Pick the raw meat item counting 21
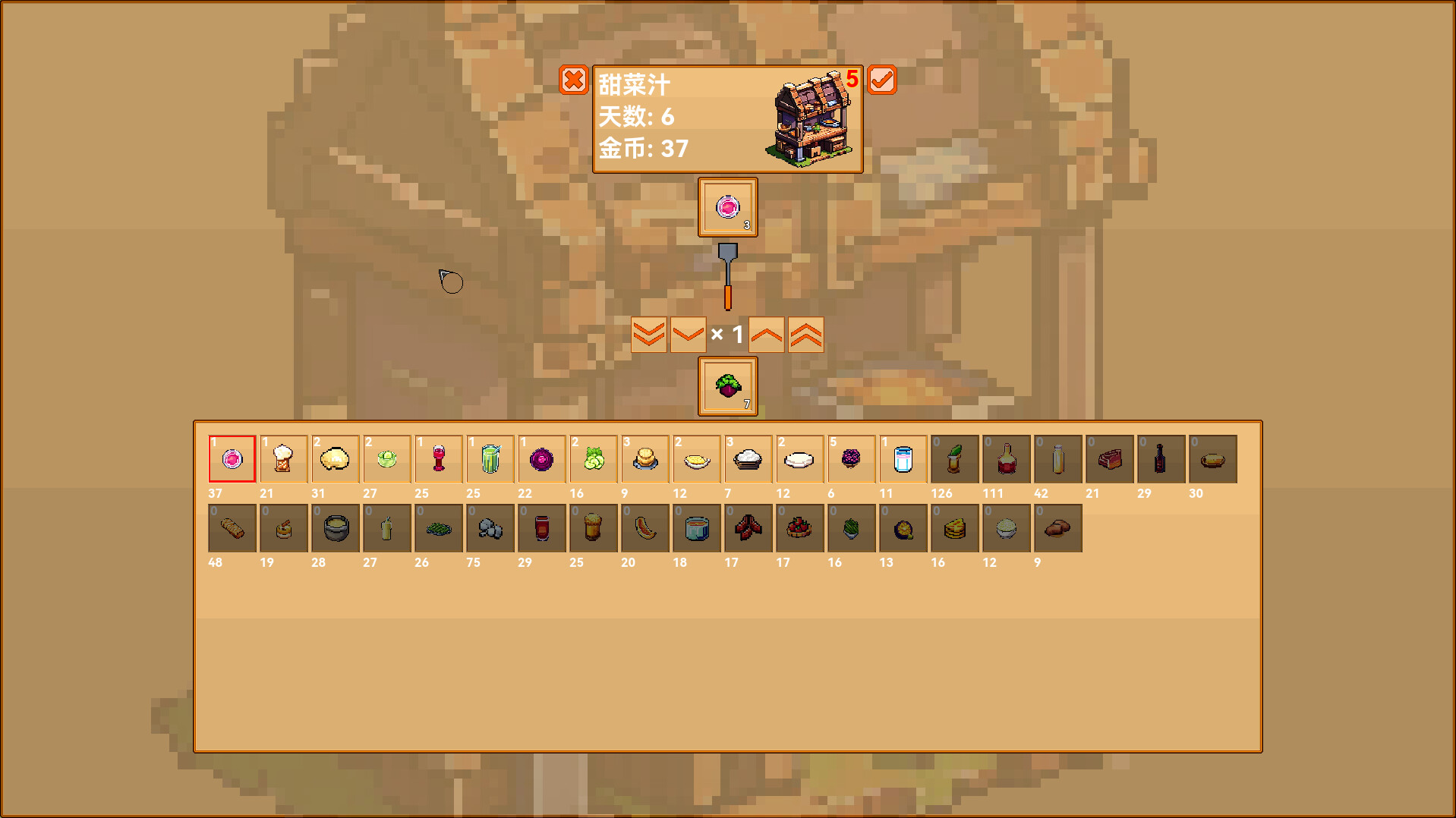1456x818 pixels. [x=1109, y=458]
